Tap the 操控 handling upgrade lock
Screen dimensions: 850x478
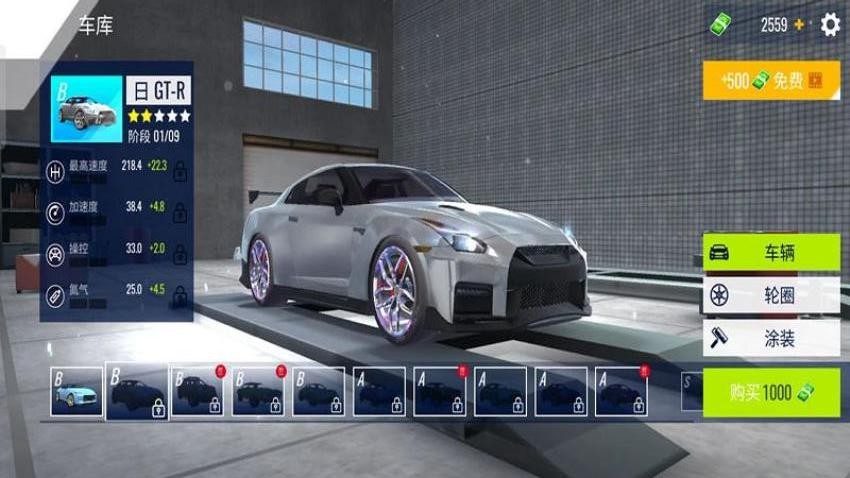[x=180, y=253]
